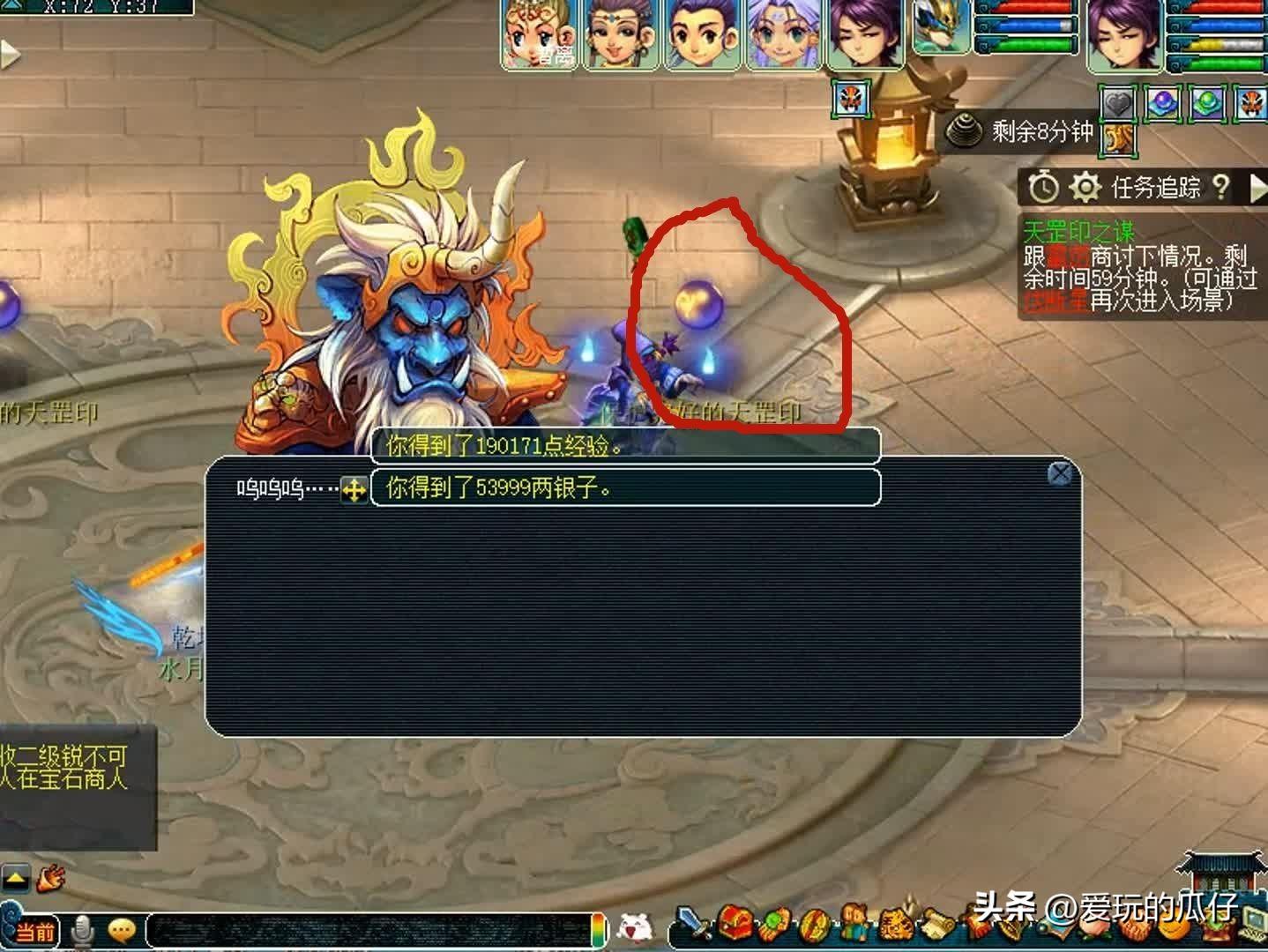Click the grey heart status icon

point(1118,104)
